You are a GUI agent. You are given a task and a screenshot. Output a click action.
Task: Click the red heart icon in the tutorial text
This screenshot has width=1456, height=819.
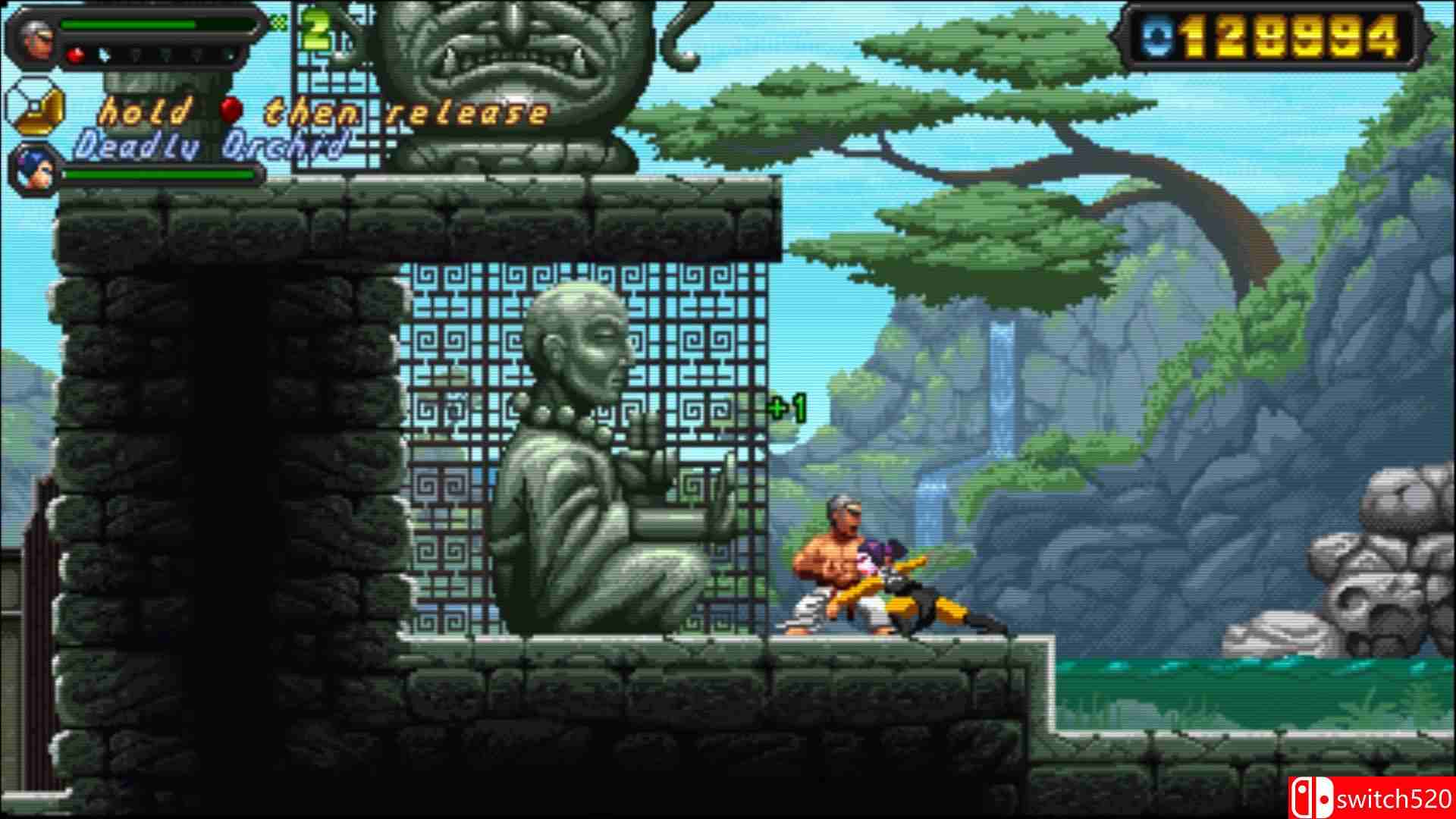231,111
